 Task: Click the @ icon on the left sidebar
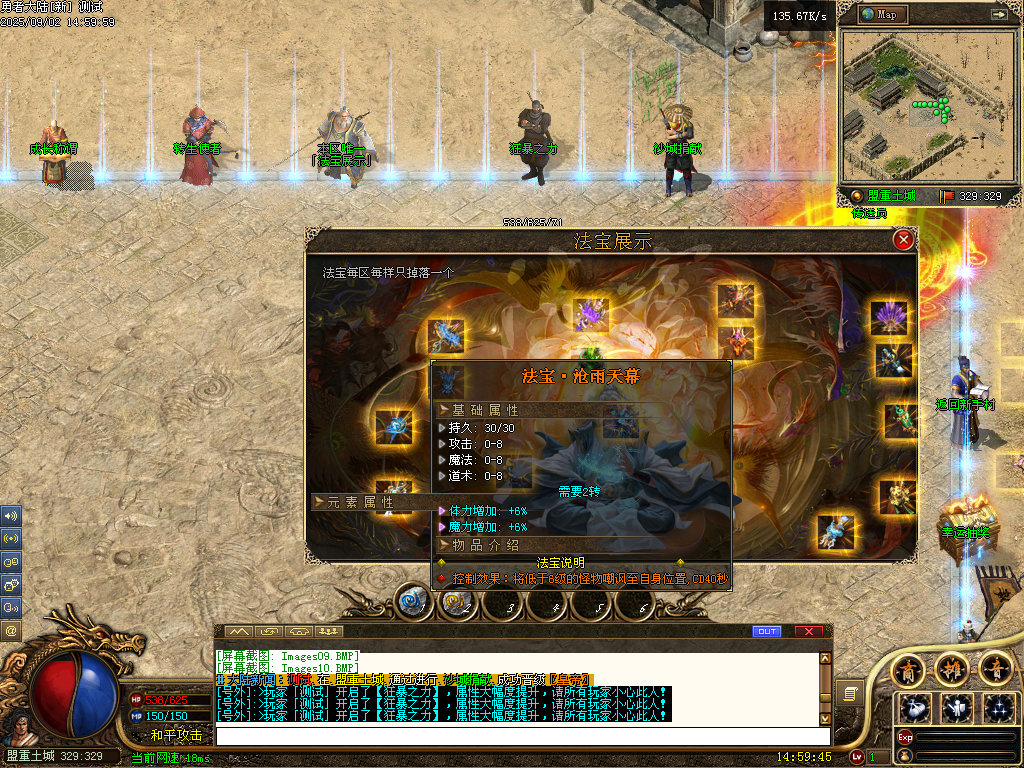click(12, 631)
